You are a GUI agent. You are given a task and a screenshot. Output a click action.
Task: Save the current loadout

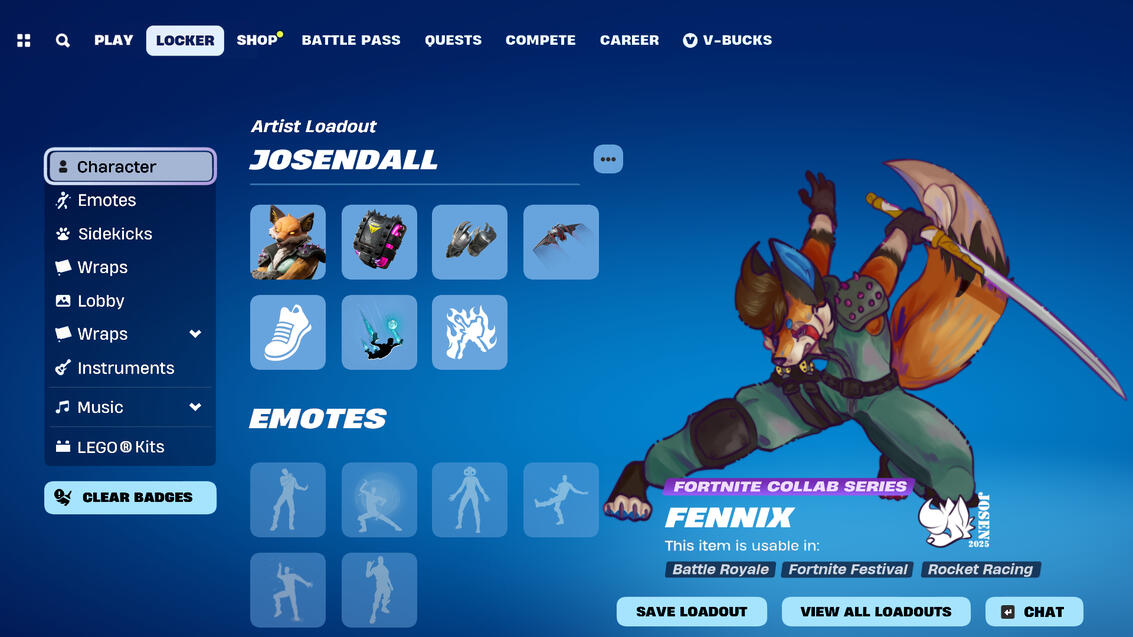[691, 611]
